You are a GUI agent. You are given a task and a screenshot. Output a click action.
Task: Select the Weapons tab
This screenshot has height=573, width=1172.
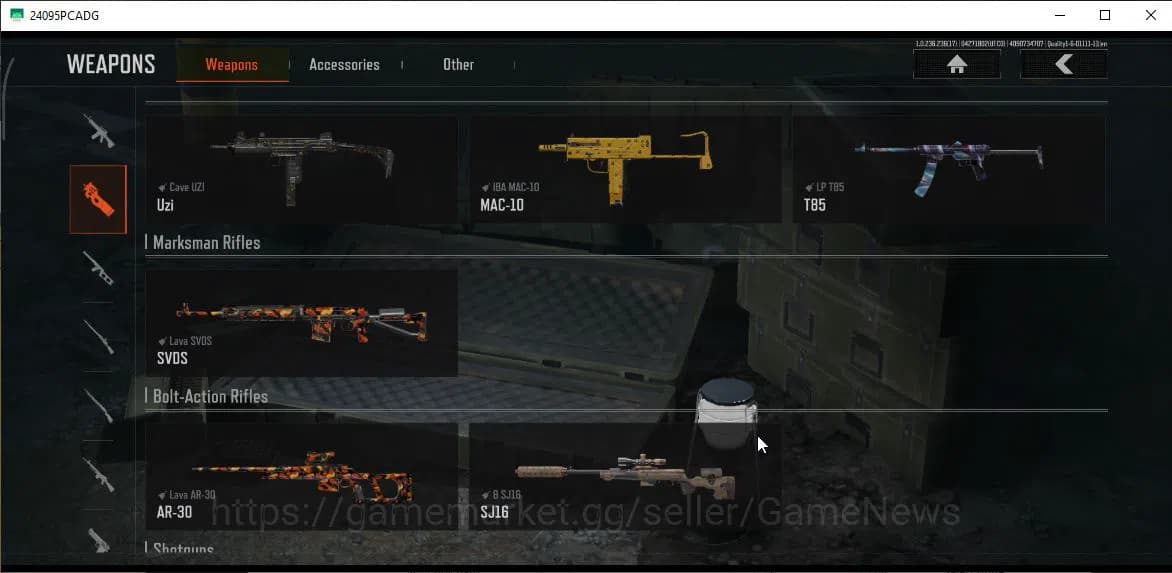[232, 65]
